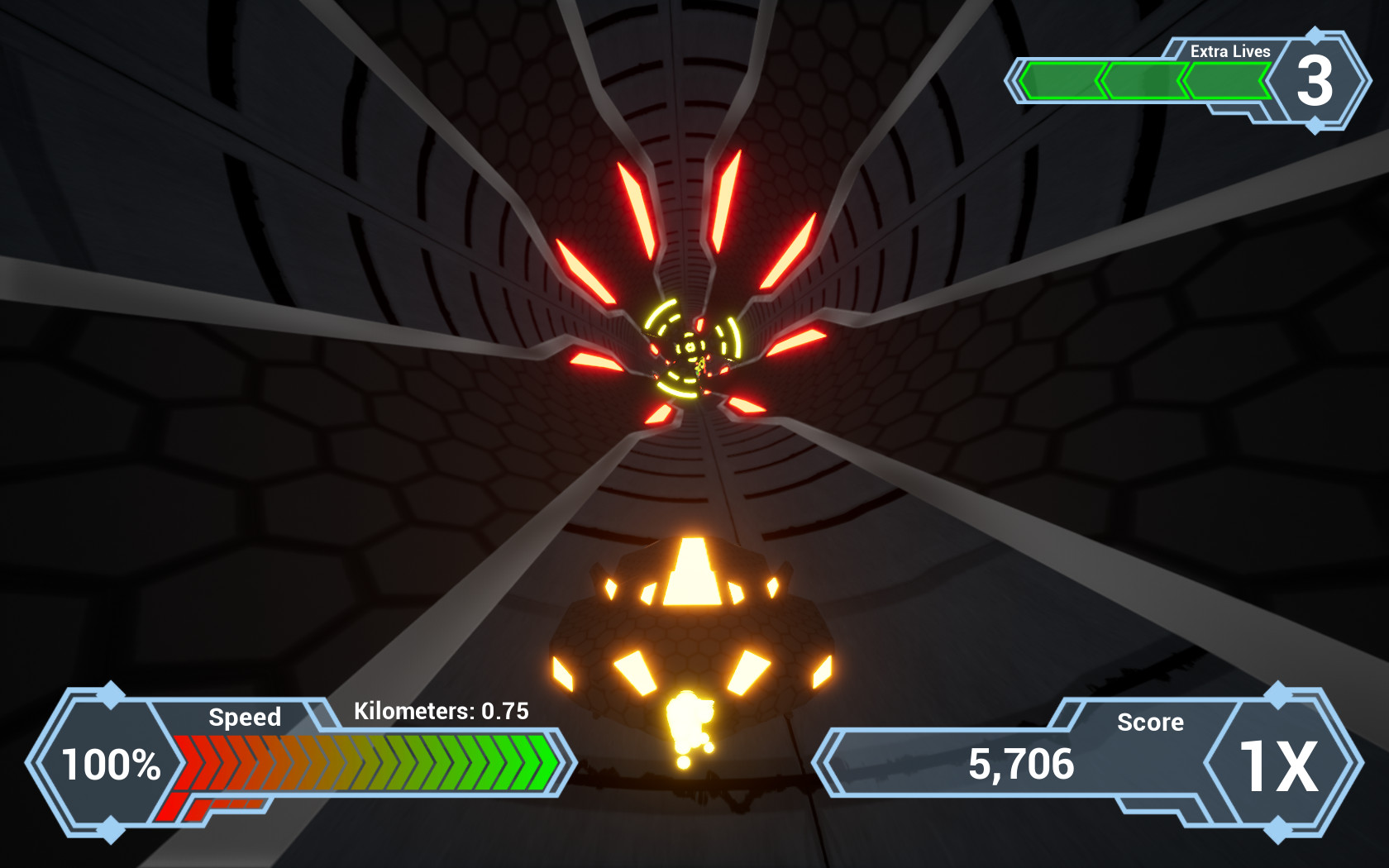Select the Score label on the right panel
Image resolution: width=1389 pixels, height=868 pixels.
click(x=1150, y=723)
